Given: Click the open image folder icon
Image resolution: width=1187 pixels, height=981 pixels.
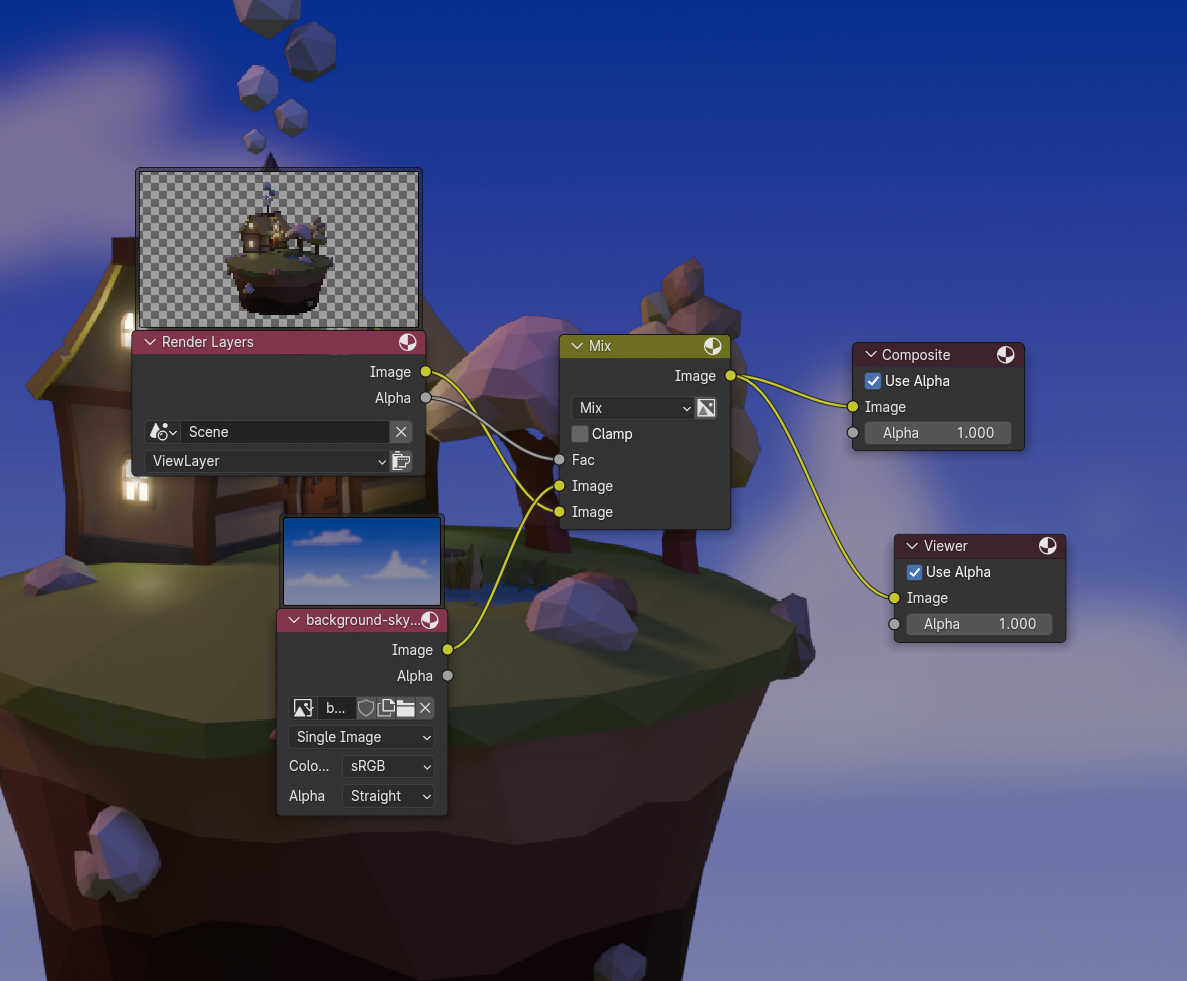Looking at the screenshot, I should coord(405,708).
